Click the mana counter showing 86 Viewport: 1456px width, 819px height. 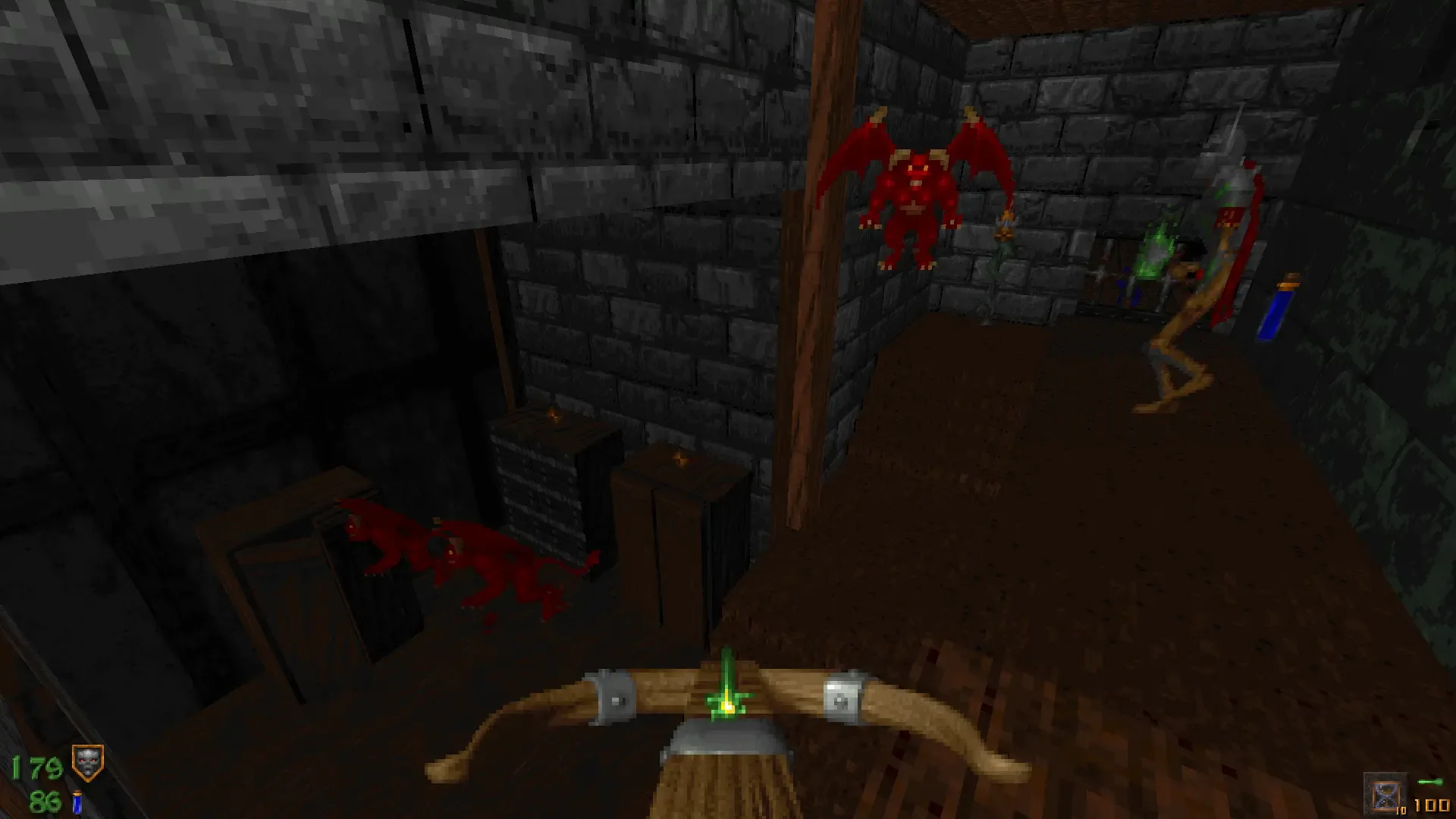(44, 802)
